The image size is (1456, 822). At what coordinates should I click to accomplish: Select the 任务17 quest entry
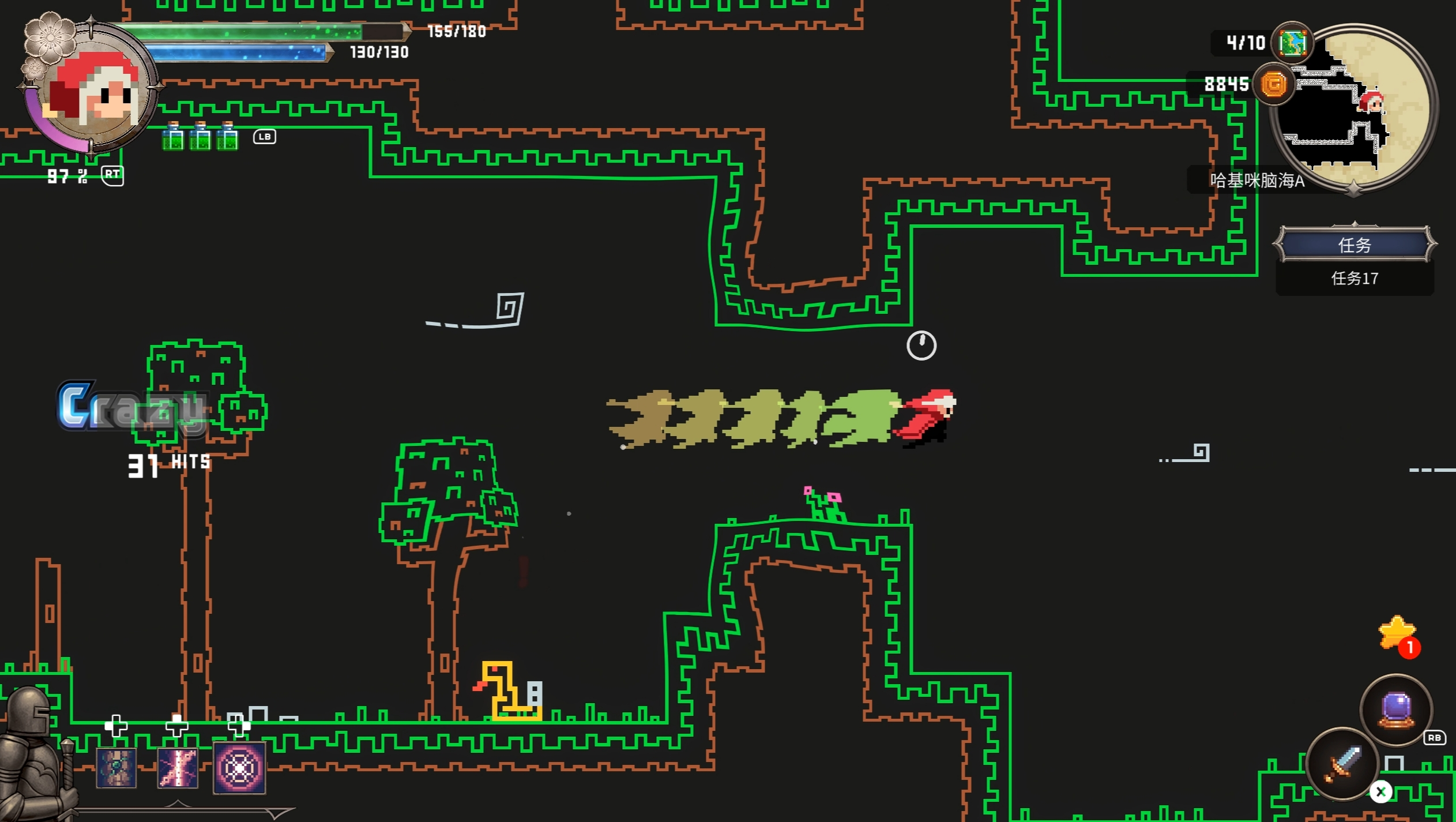click(x=1355, y=279)
